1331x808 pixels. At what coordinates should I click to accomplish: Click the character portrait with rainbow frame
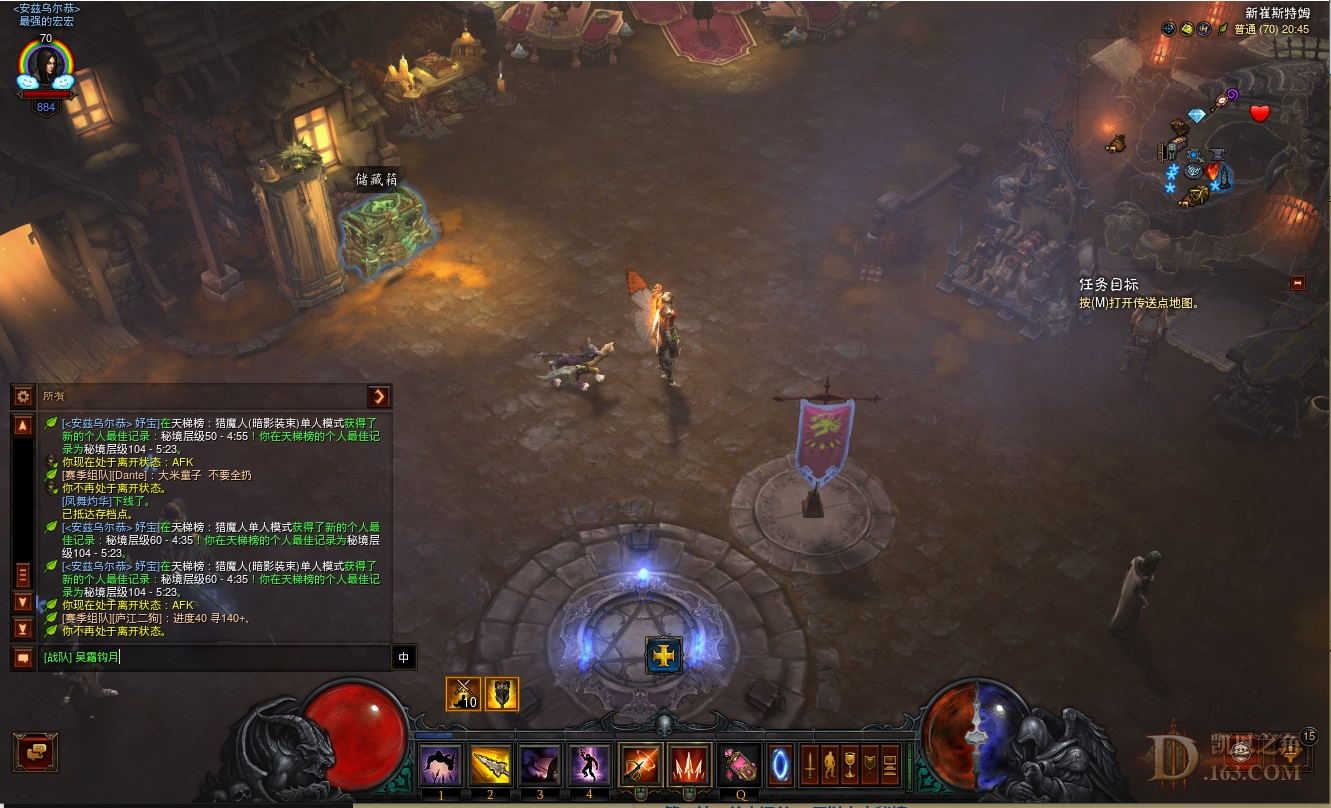click(x=46, y=66)
